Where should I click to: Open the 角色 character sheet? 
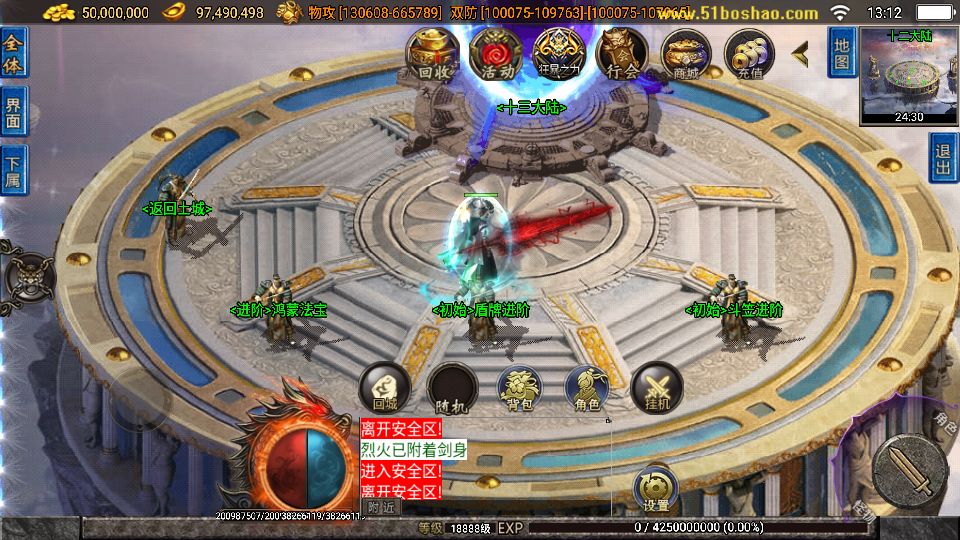tap(587, 388)
